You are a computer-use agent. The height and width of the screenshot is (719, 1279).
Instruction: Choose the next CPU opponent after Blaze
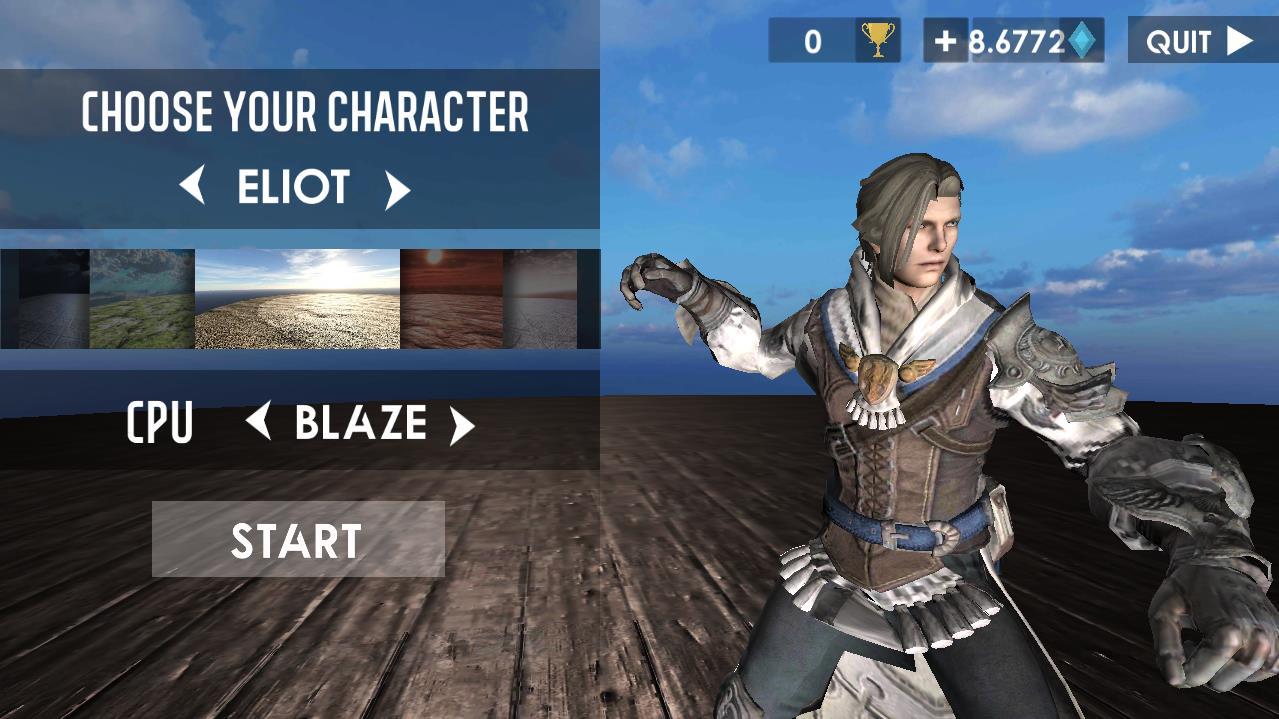point(461,425)
